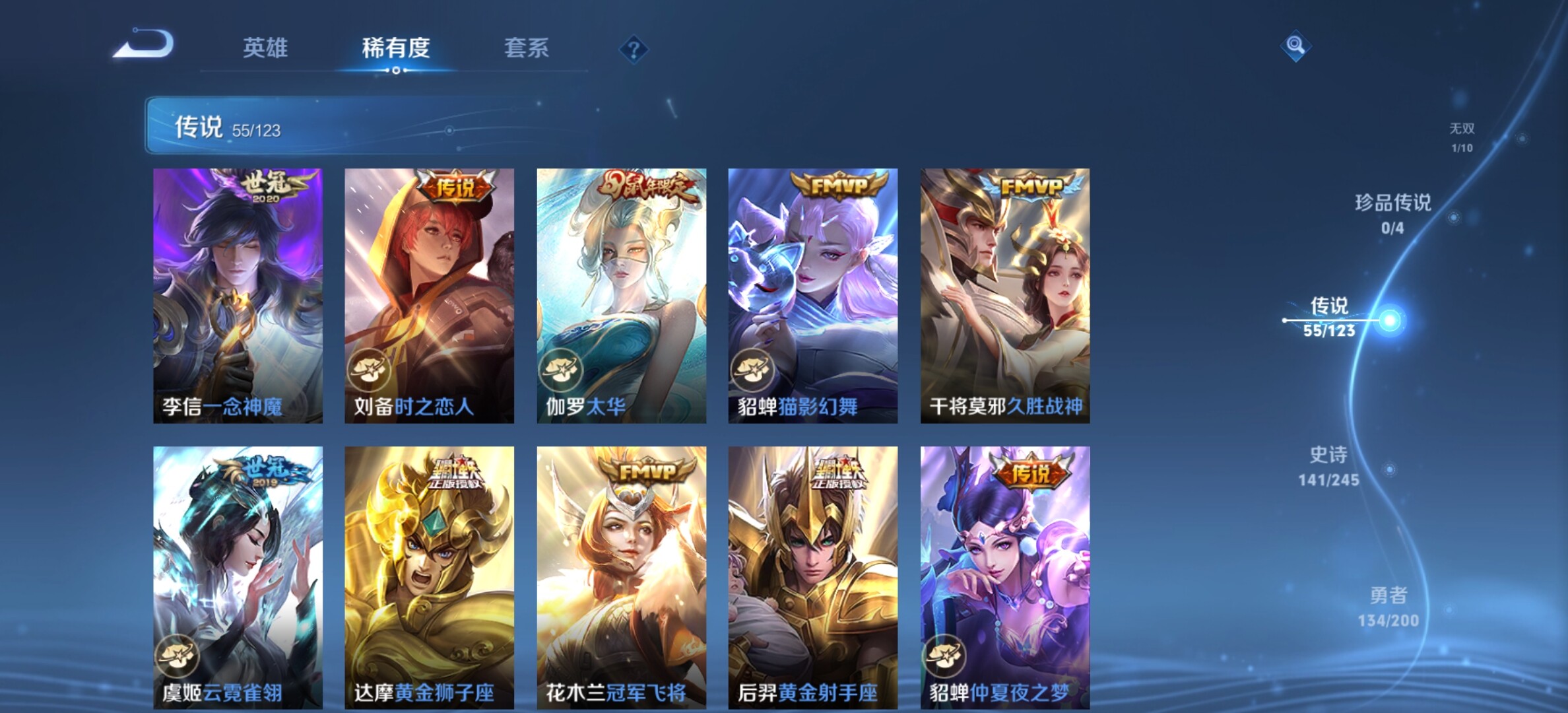Screen dimensions: 1568x713
Task: Select the 稀有度 tab
Action: [x=395, y=48]
